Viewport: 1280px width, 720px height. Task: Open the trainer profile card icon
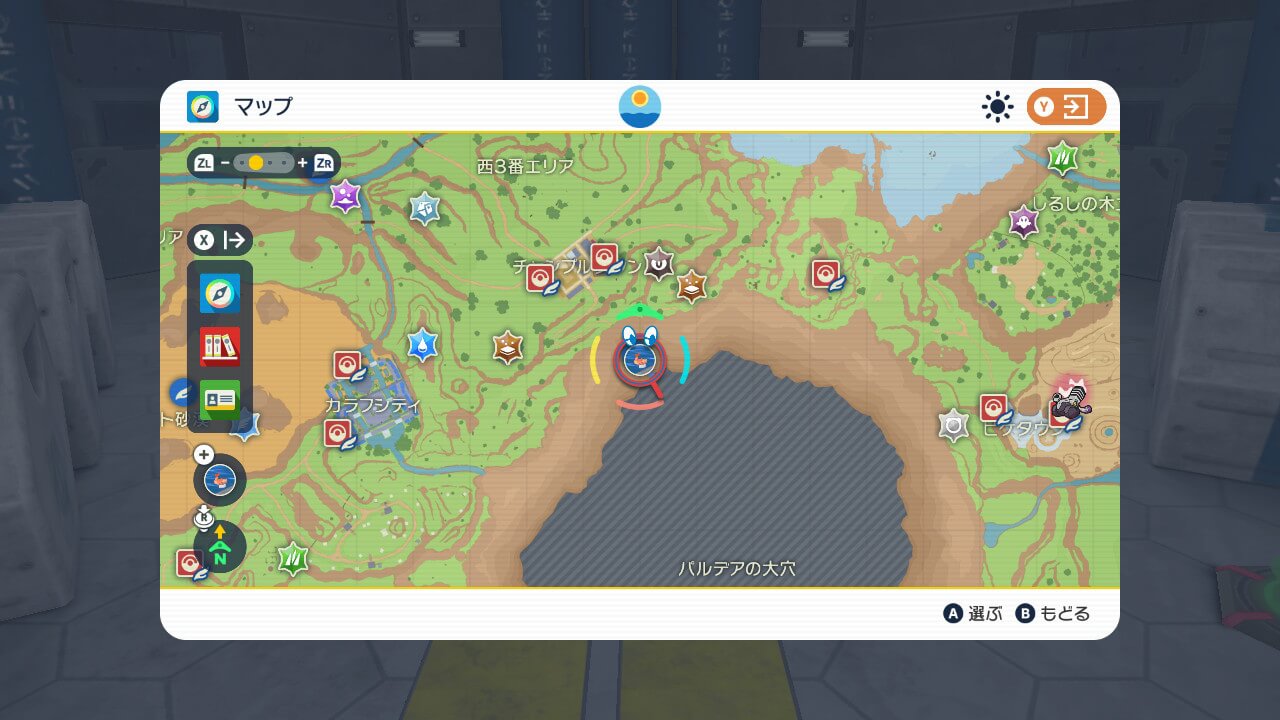pos(220,399)
